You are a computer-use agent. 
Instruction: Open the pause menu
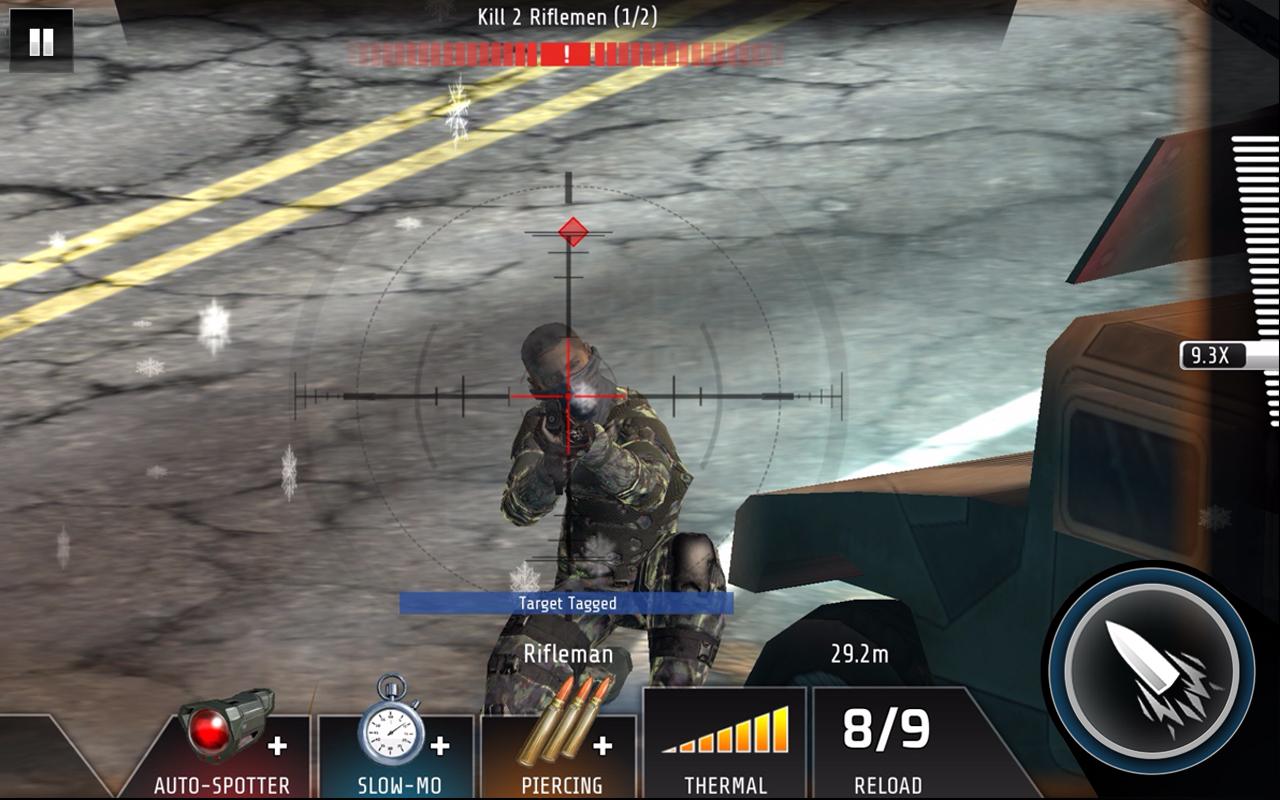point(42,42)
